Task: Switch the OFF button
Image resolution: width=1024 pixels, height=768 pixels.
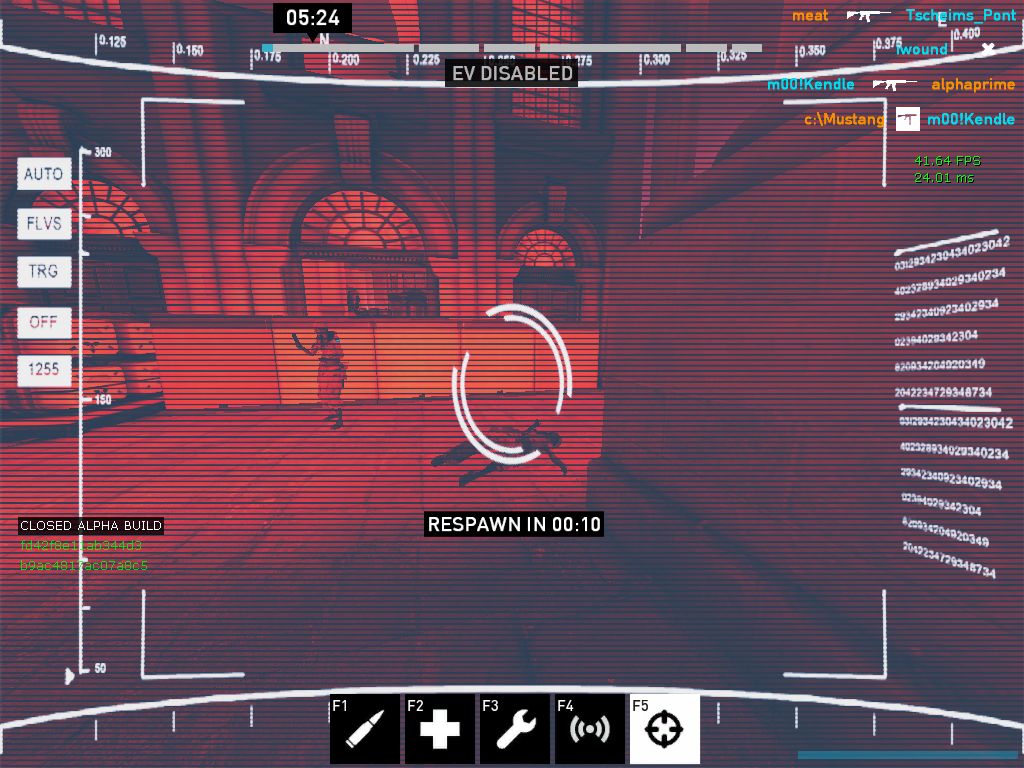Action: pos(44,322)
